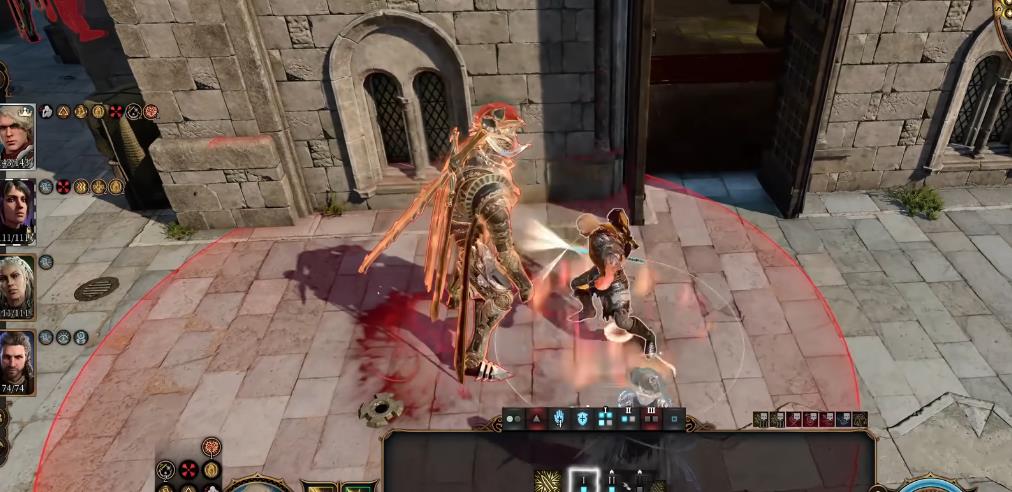Click the single cyan square resource icon
The height and width of the screenshot is (492, 1012).
coord(675,420)
